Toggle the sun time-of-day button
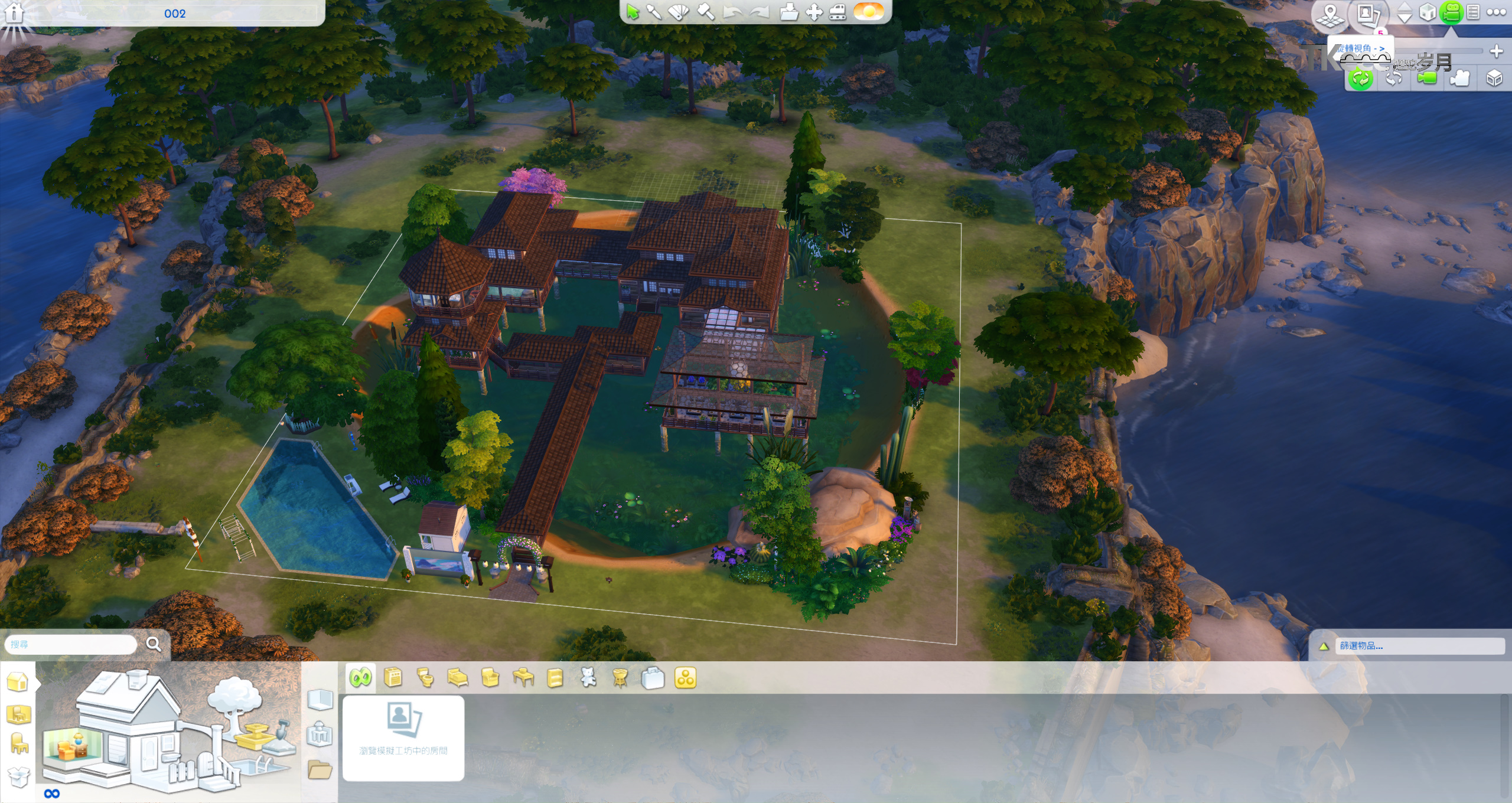 pyautogui.click(x=869, y=11)
